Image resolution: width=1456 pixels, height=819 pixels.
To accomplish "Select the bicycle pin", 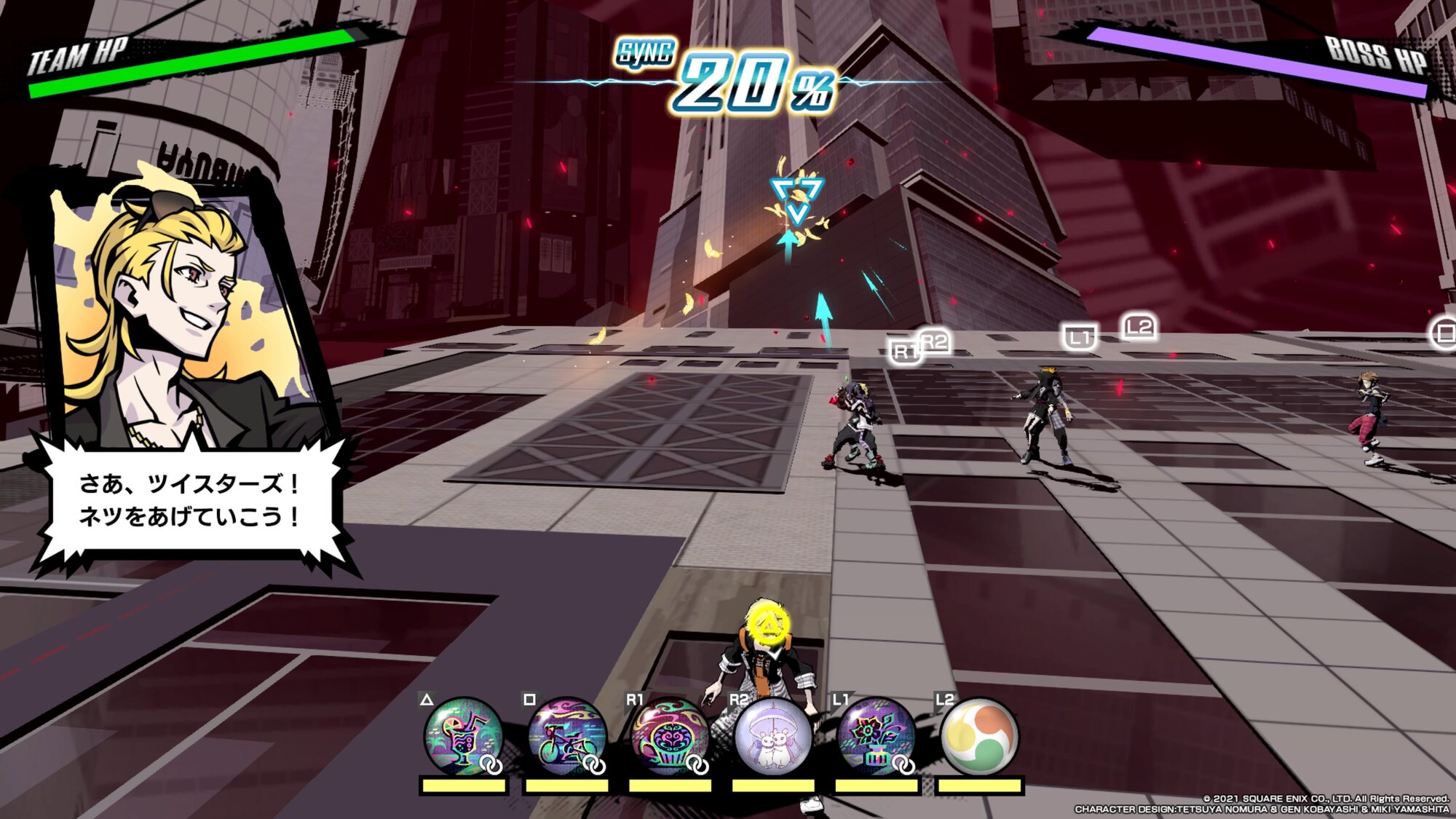I will tap(566, 736).
